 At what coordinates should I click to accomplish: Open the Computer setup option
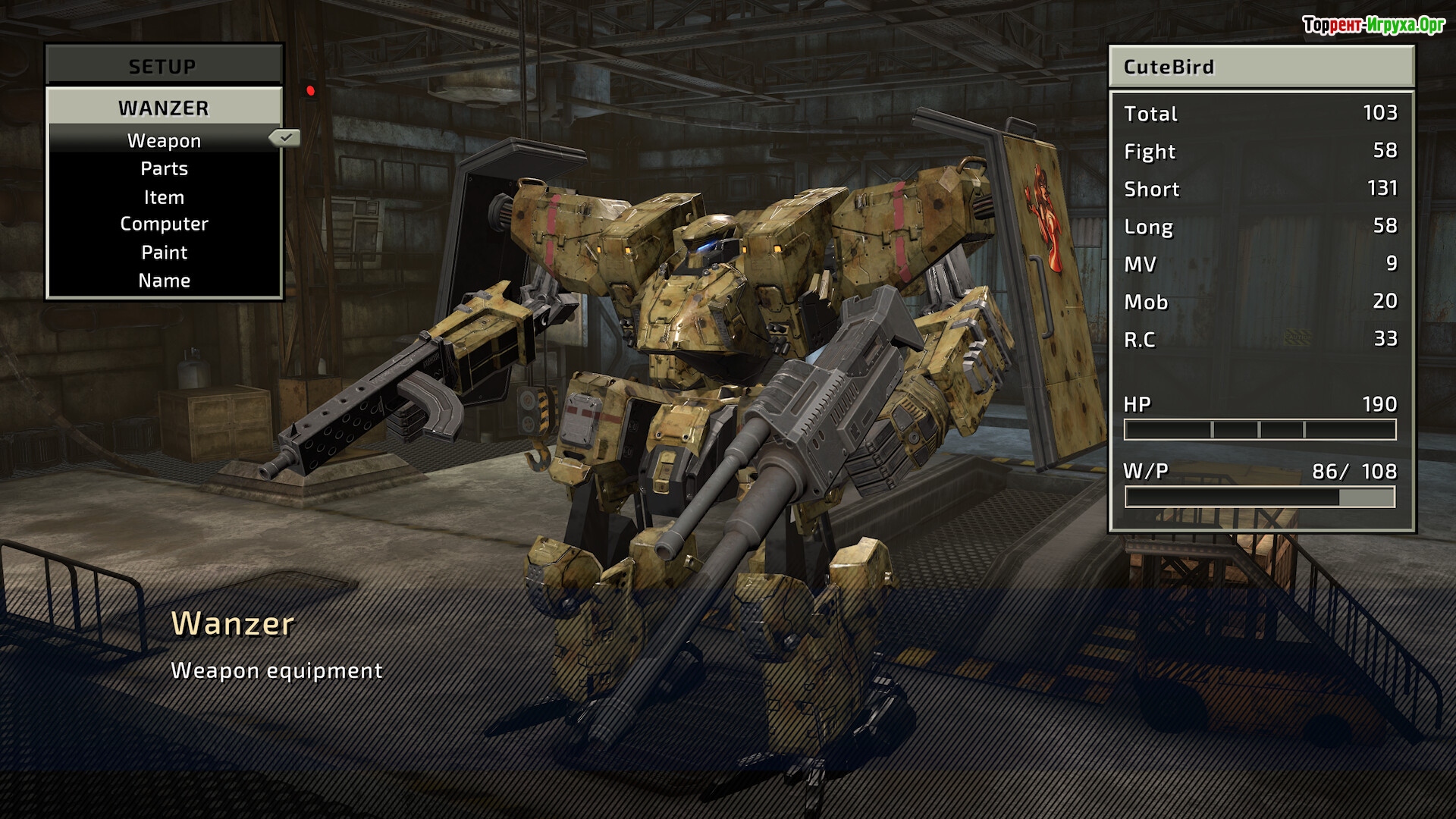164,224
